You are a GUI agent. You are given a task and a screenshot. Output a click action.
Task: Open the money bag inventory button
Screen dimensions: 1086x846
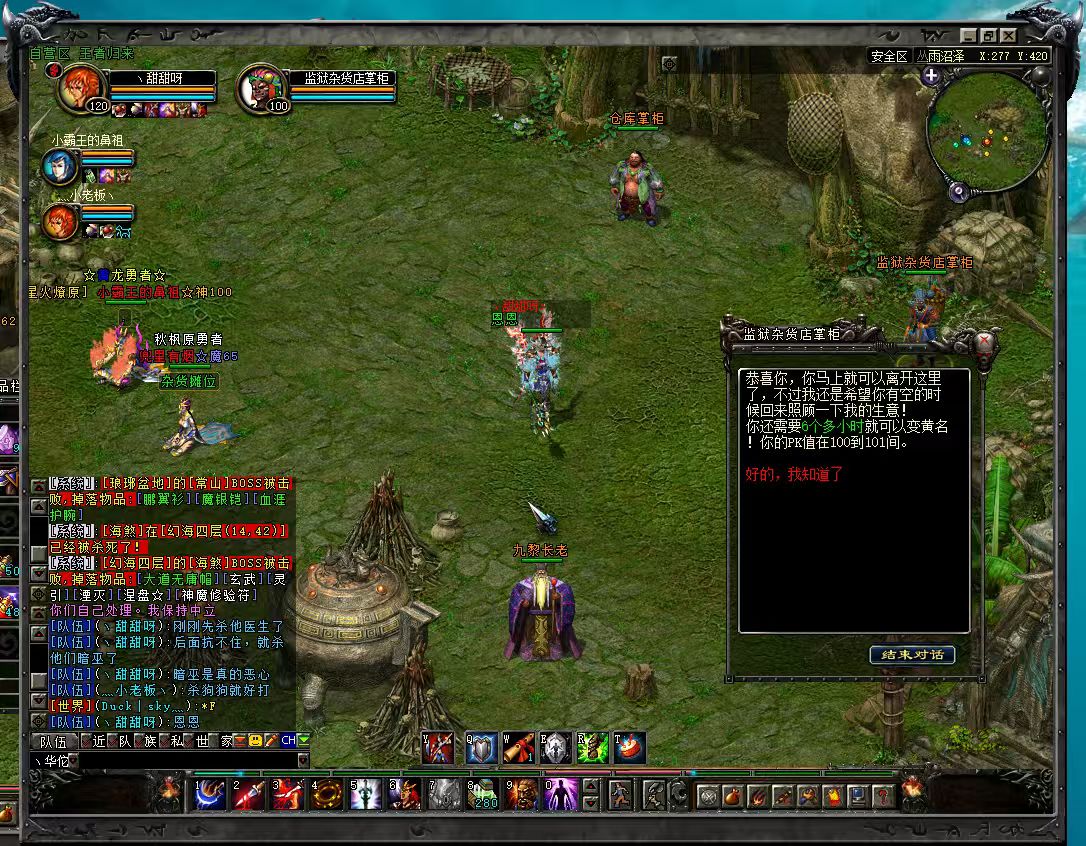(x=733, y=797)
